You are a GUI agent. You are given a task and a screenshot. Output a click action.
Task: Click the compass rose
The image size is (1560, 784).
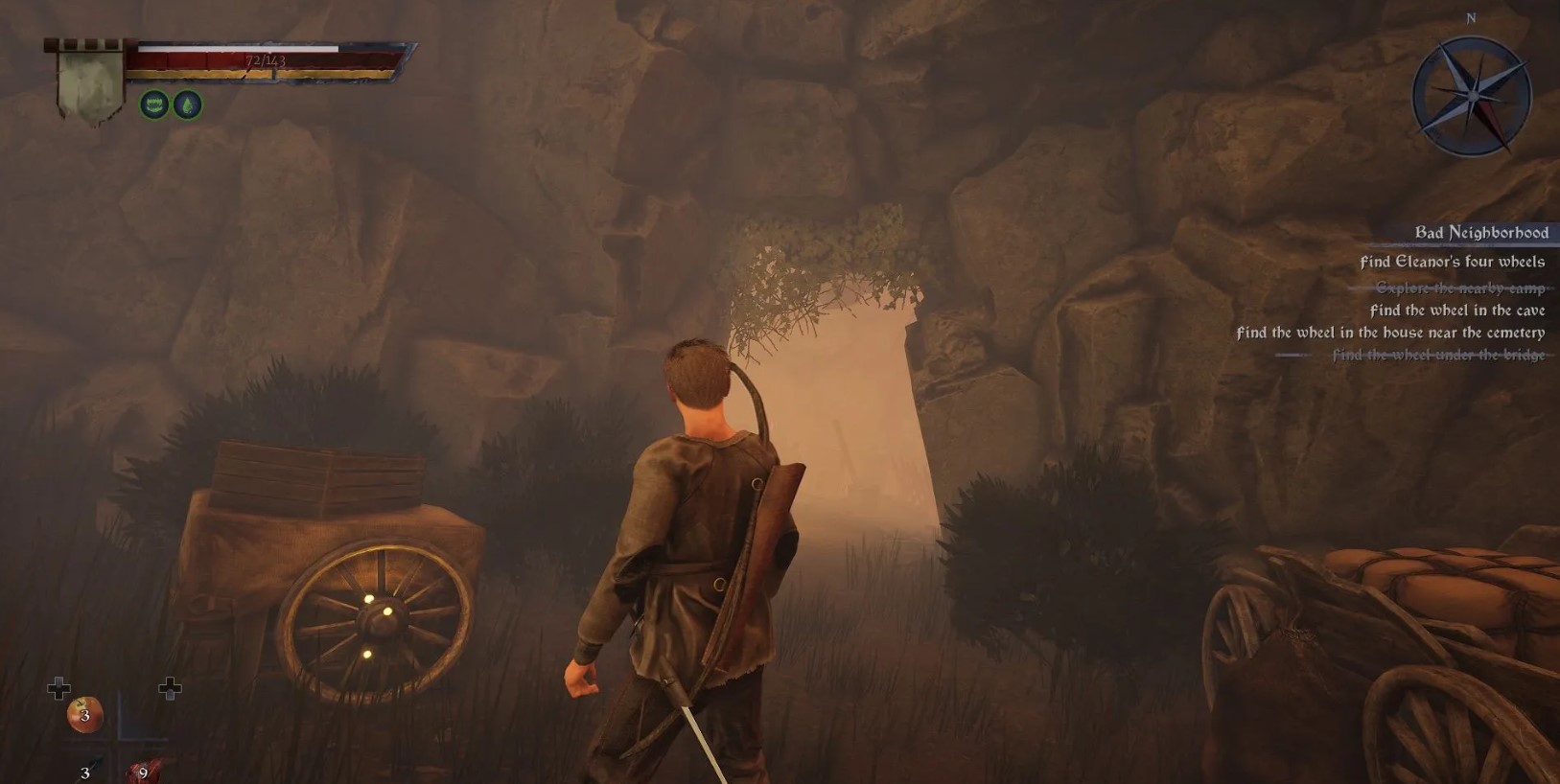coord(1471,96)
